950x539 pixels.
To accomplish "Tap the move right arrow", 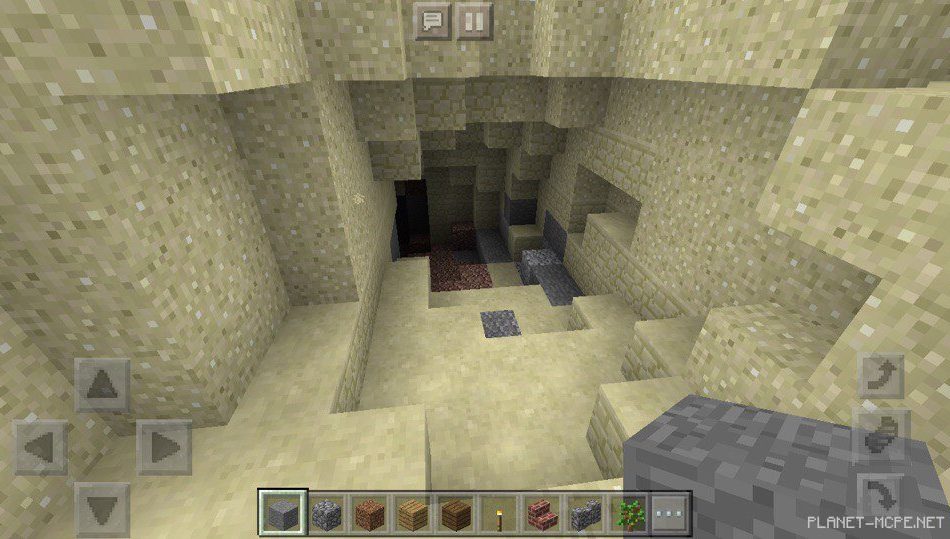I will (x=164, y=447).
